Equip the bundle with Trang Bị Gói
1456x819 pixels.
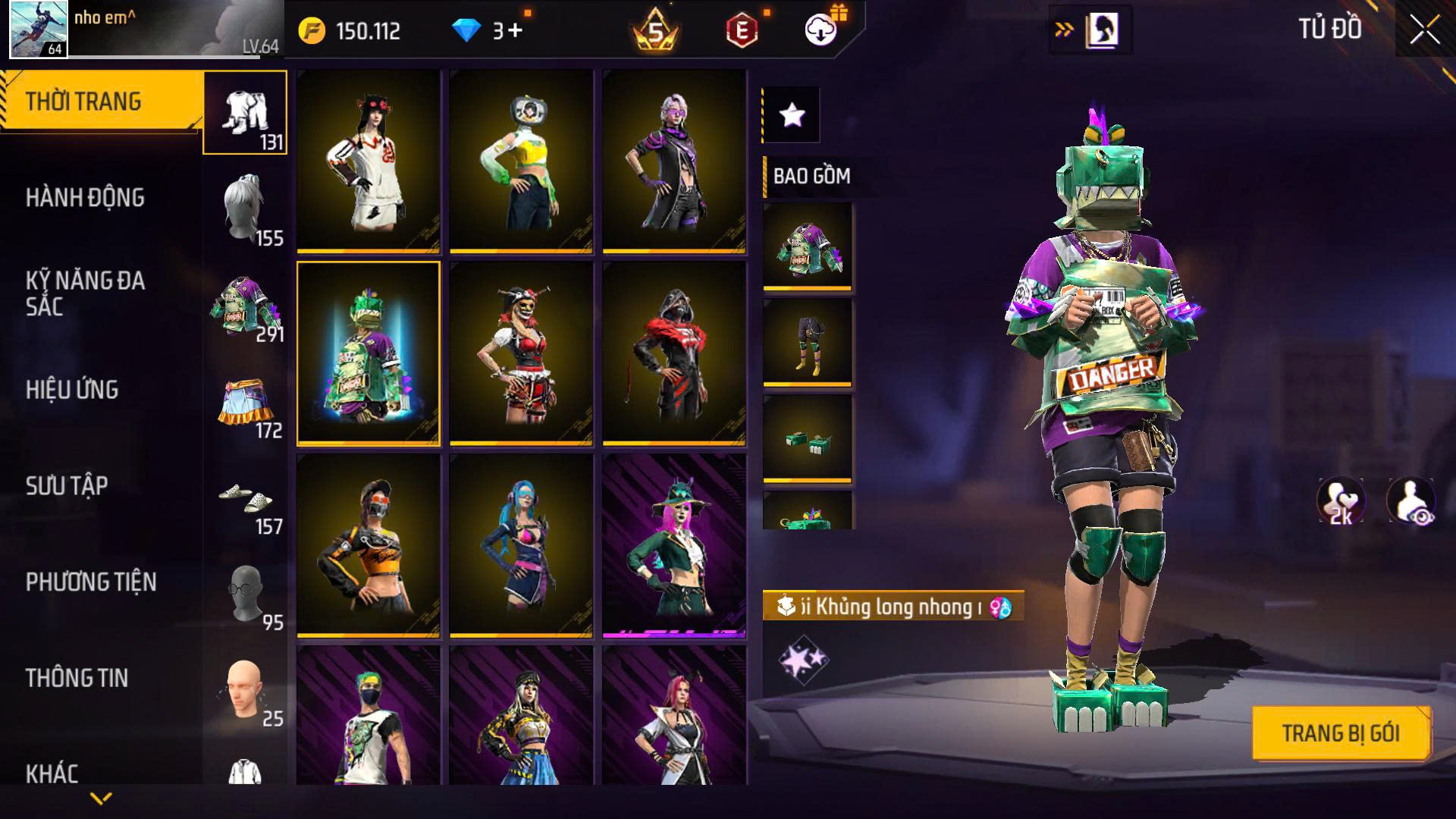pos(1340,733)
